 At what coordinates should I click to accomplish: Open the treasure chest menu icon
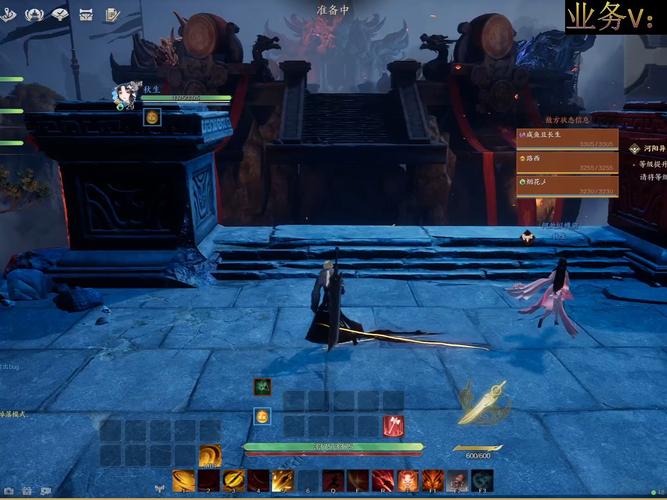tap(86, 14)
